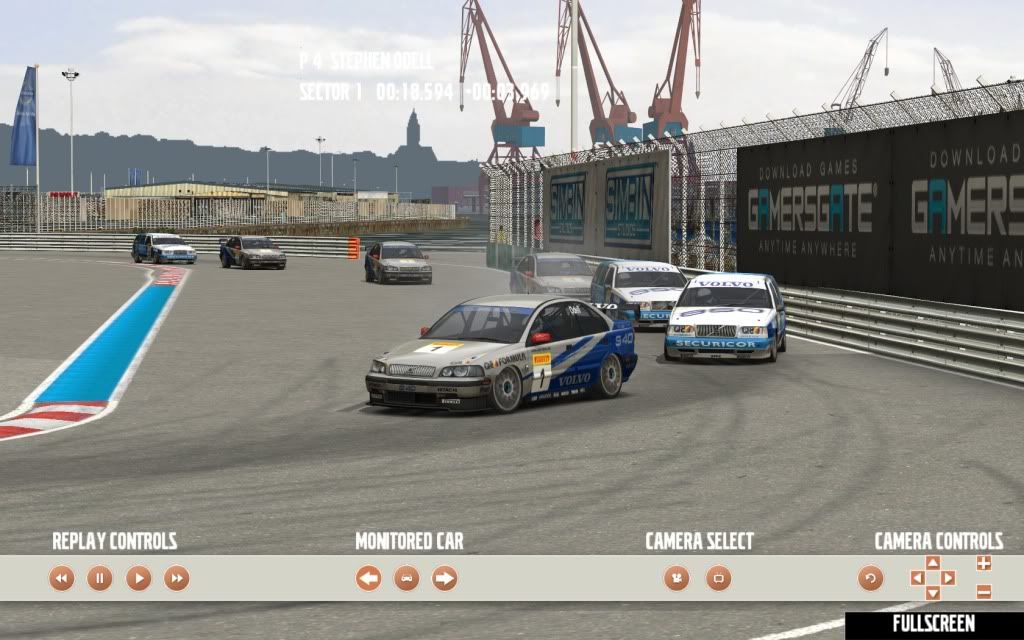Rewind the replay
The width and height of the screenshot is (1024, 640).
pos(62,578)
